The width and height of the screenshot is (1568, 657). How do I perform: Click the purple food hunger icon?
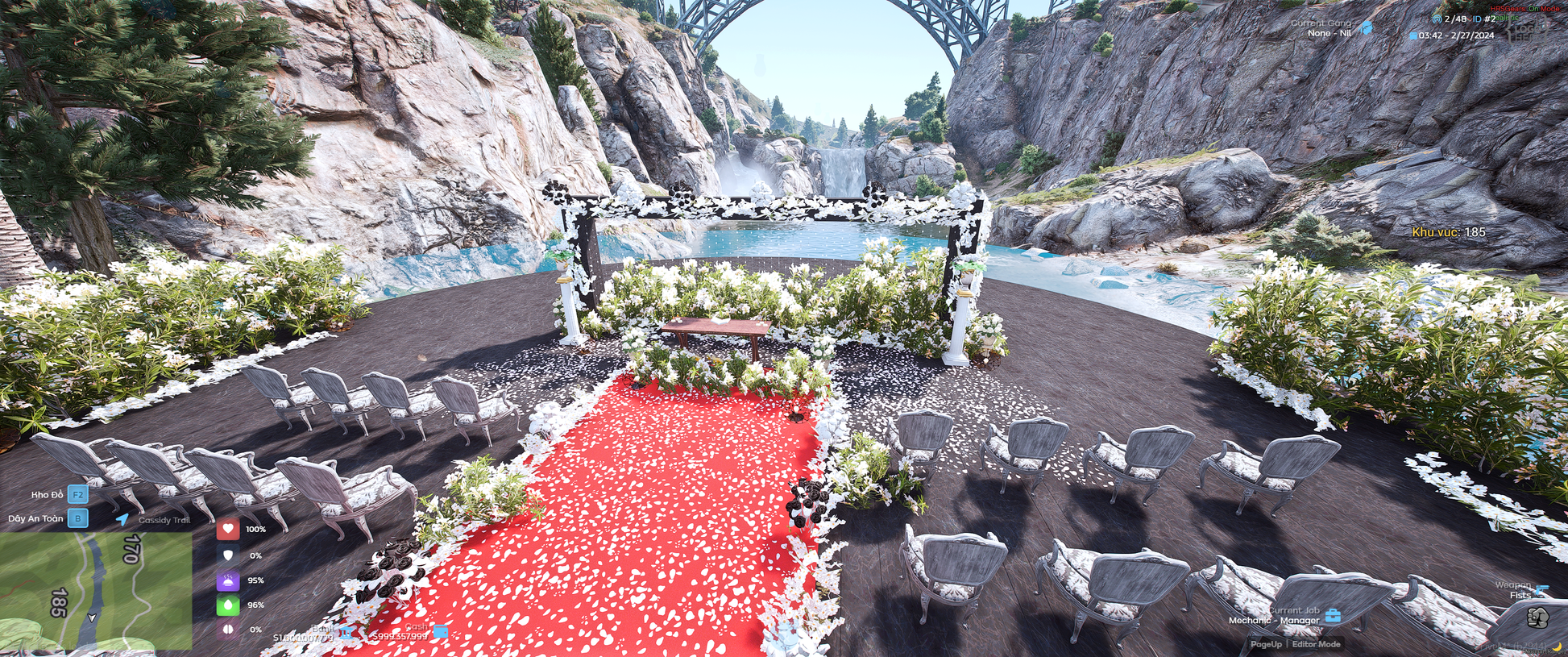(x=228, y=580)
